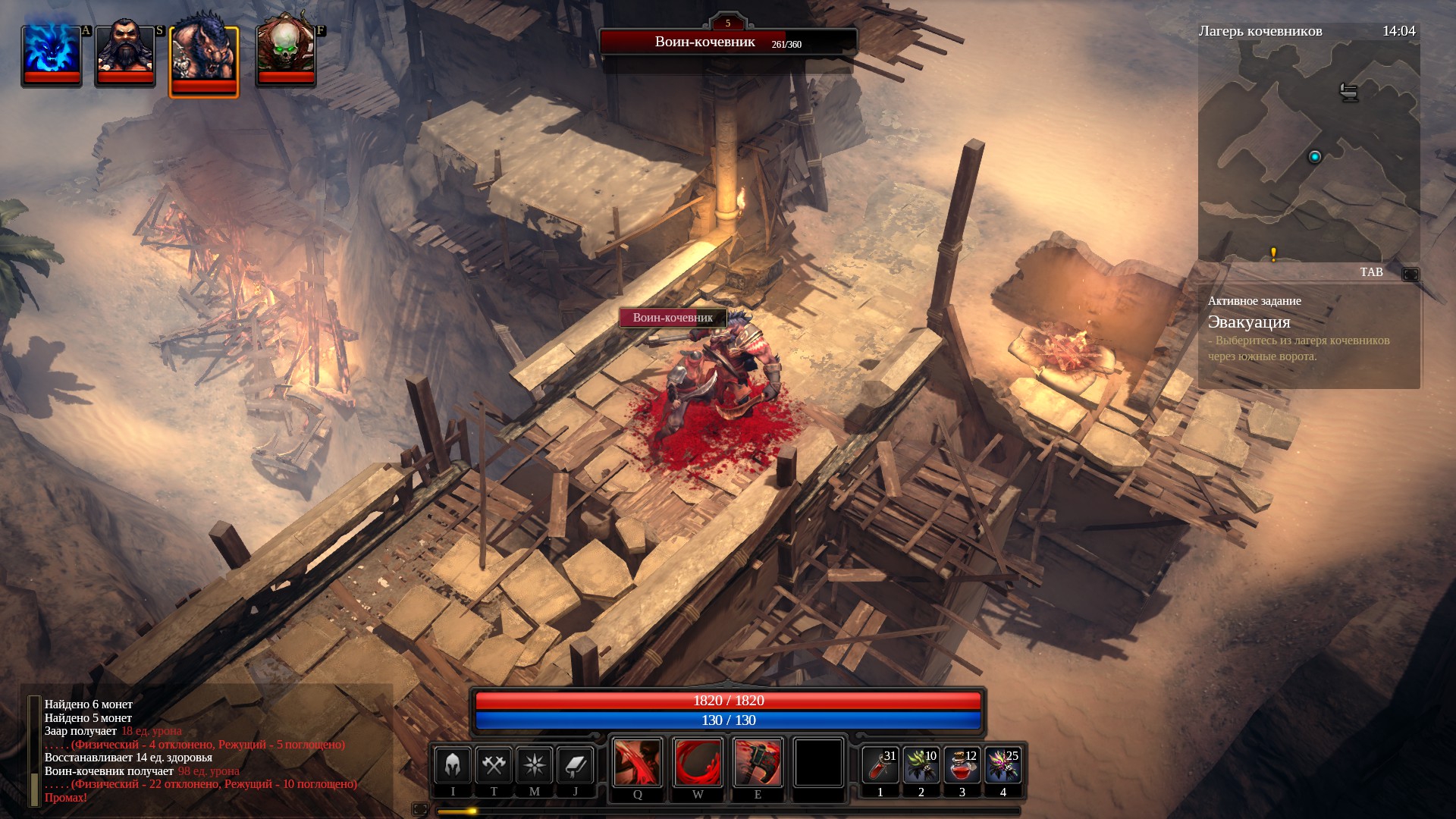The image size is (1456, 819).
Task: Click the compass star map button
Action: click(534, 764)
